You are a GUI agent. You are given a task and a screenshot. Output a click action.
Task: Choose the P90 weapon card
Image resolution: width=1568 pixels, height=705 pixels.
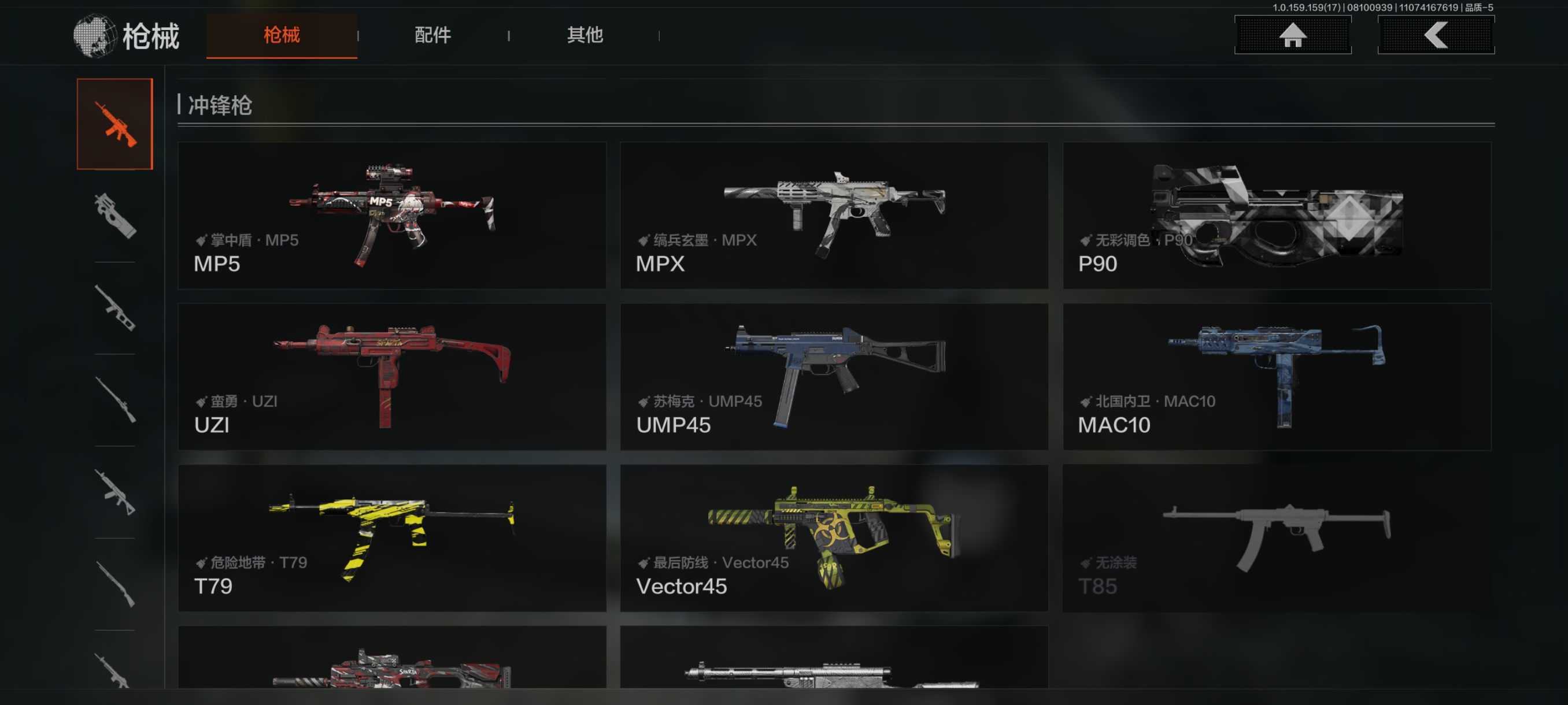pos(1277,216)
